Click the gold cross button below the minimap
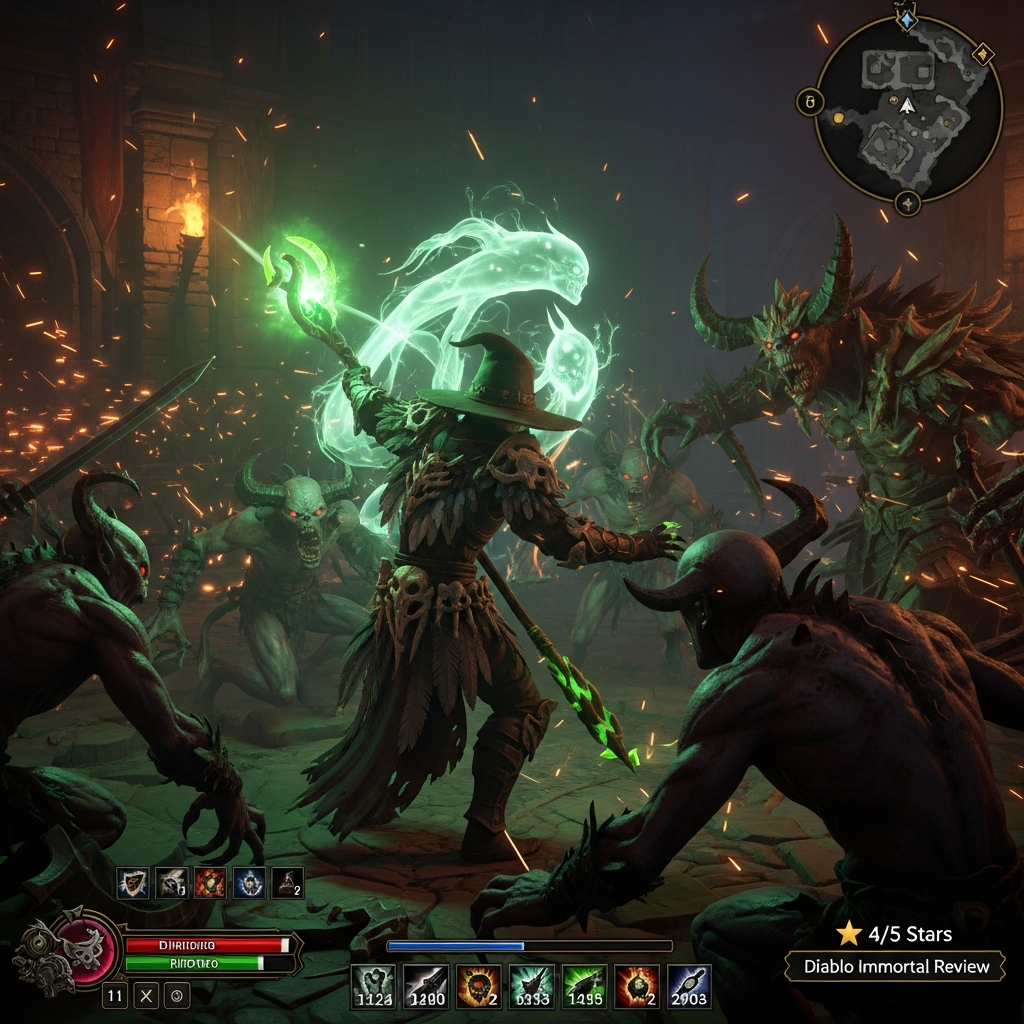The image size is (1024, 1024). click(x=907, y=203)
